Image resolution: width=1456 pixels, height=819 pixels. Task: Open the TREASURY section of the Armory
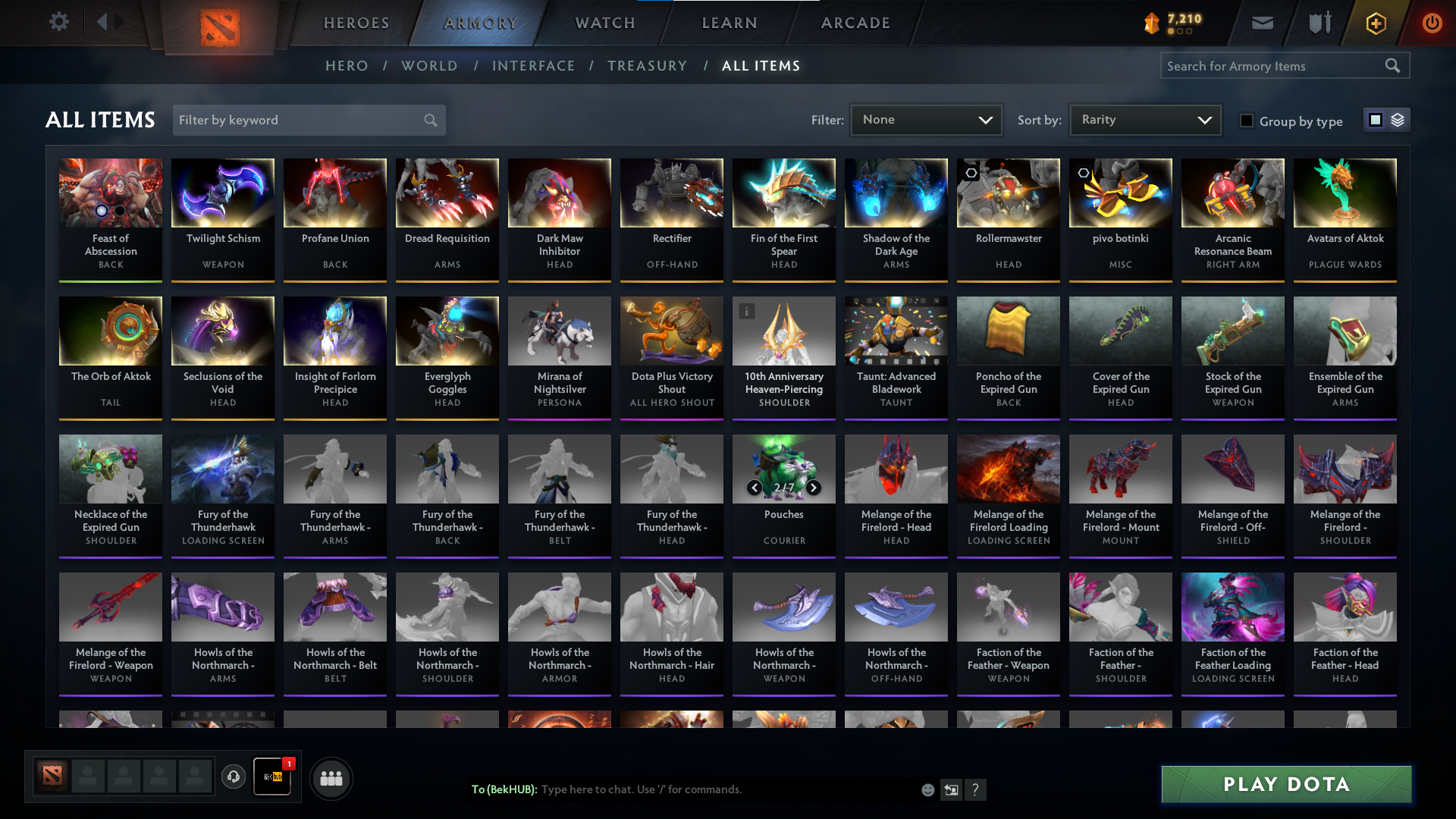(647, 66)
